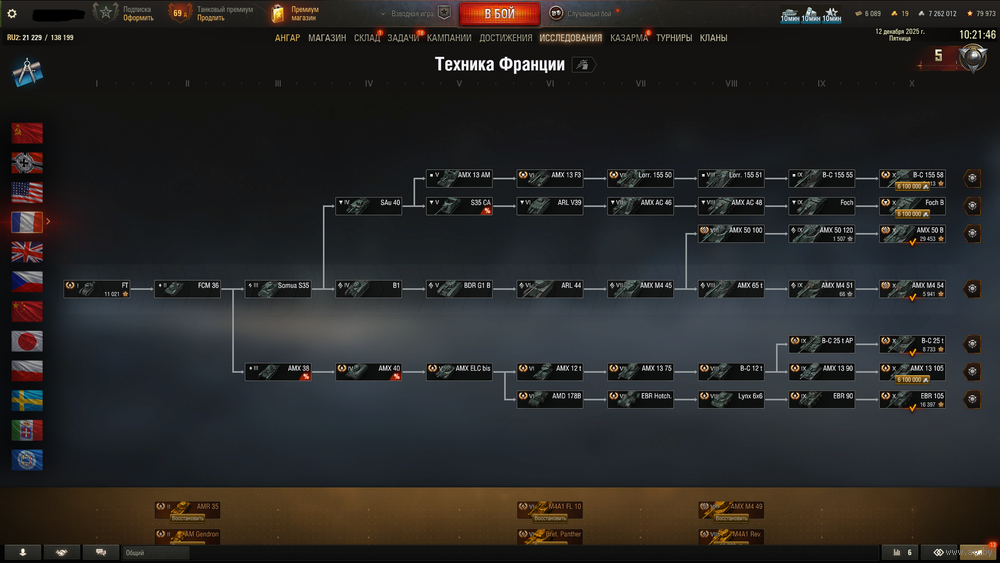Open the КАЗАРМА tab

pos(629,38)
